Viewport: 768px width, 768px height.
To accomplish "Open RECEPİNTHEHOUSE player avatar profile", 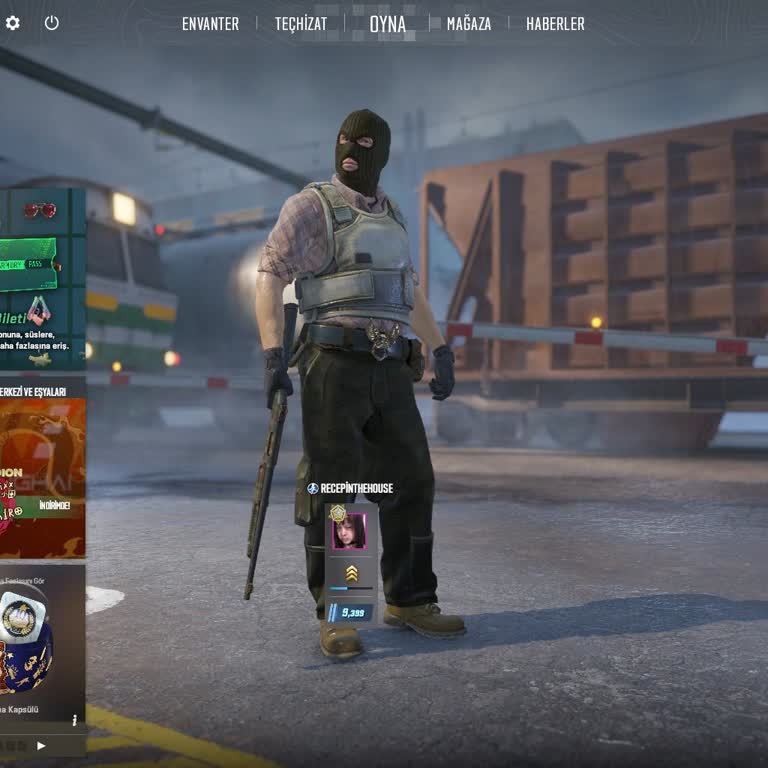I will (x=349, y=532).
